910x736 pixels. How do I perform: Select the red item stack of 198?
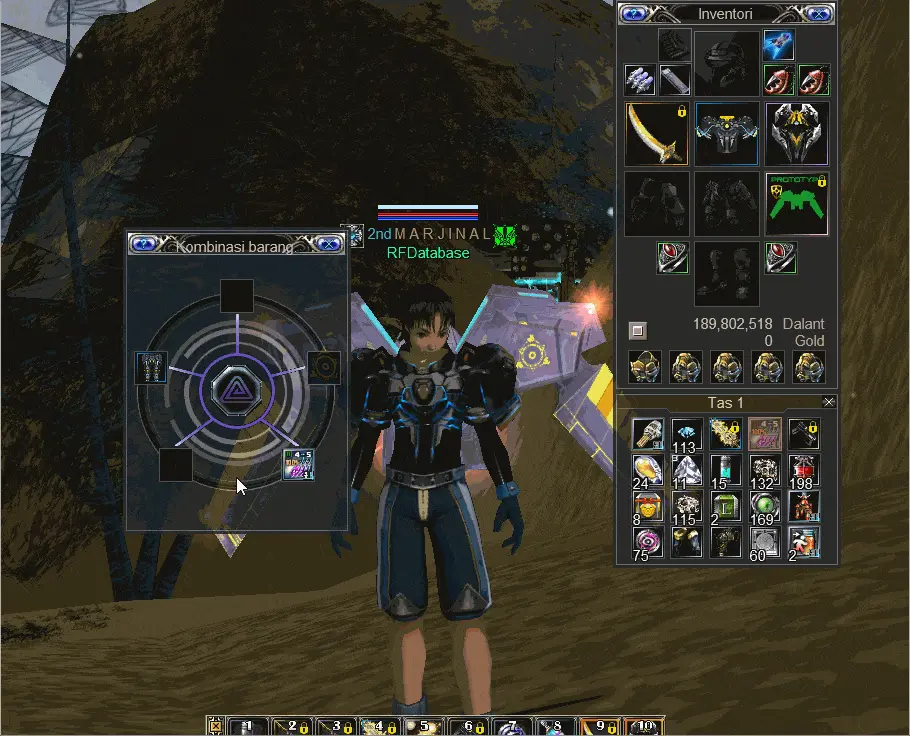click(x=804, y=469)
